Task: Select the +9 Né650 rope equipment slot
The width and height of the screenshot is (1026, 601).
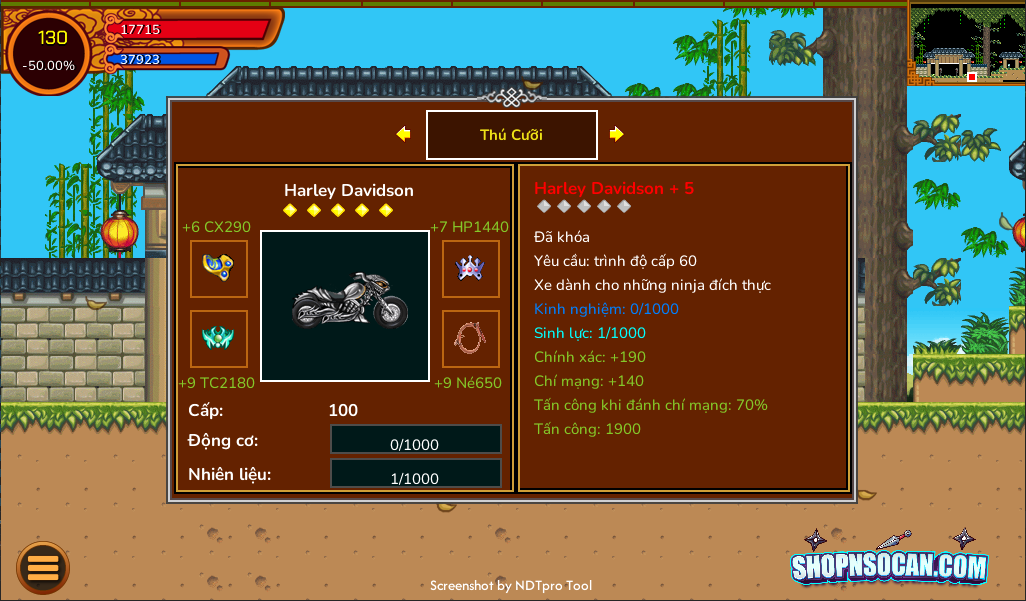Action: (471, 339)
